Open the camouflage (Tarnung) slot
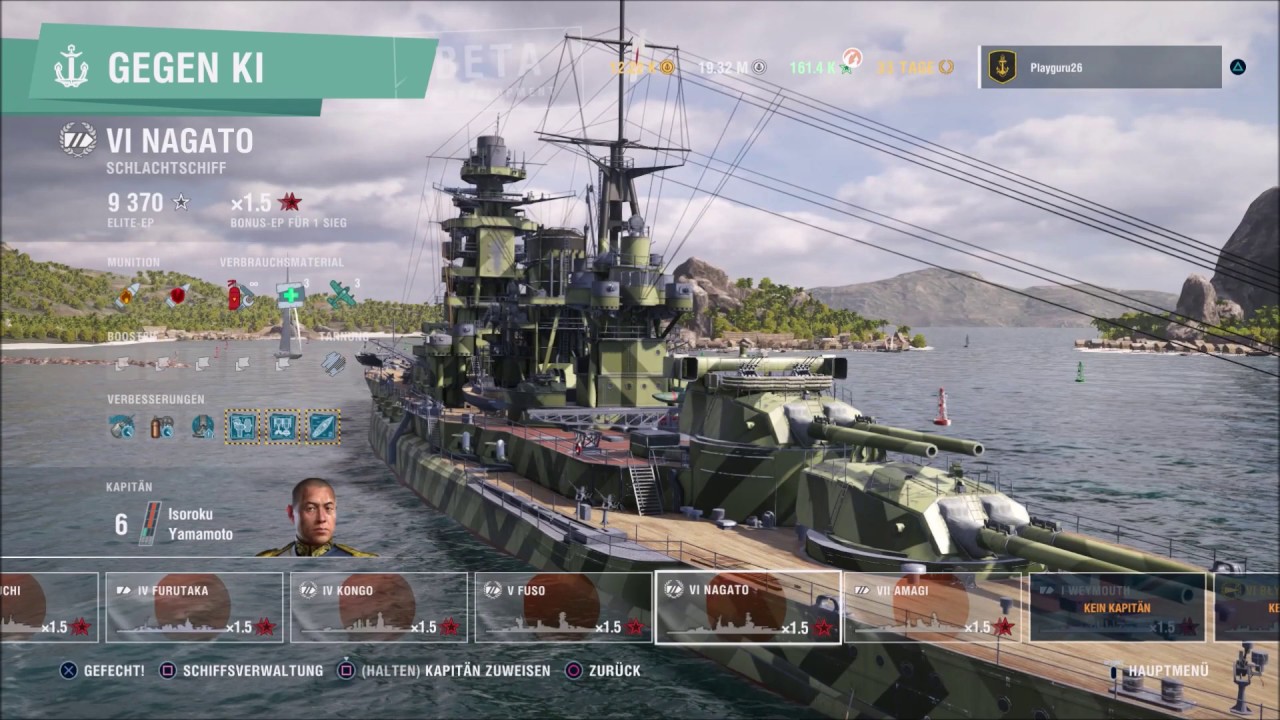 tap(333, 363)
